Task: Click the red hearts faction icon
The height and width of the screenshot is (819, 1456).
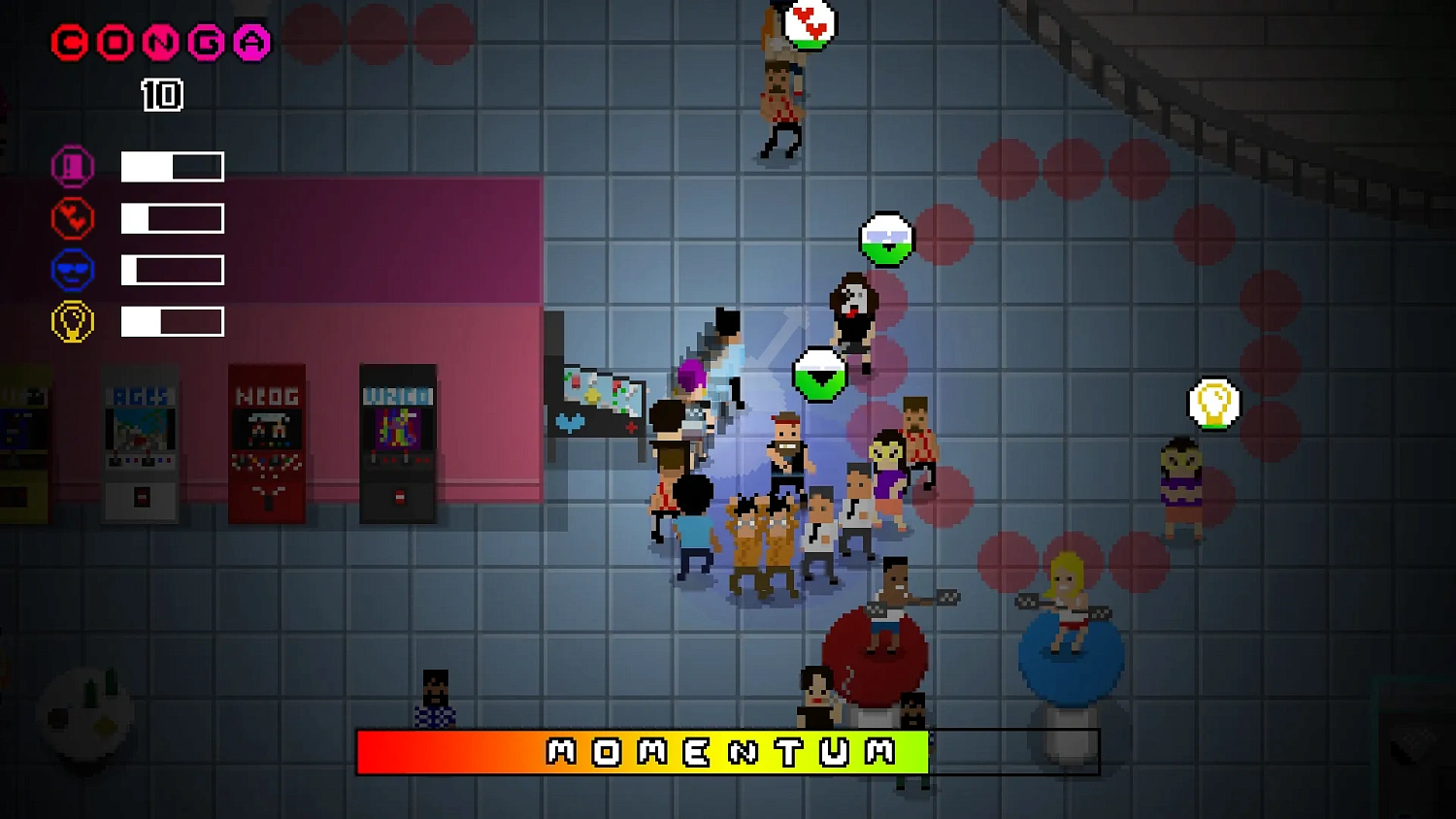Action: [x=72, y=217]
